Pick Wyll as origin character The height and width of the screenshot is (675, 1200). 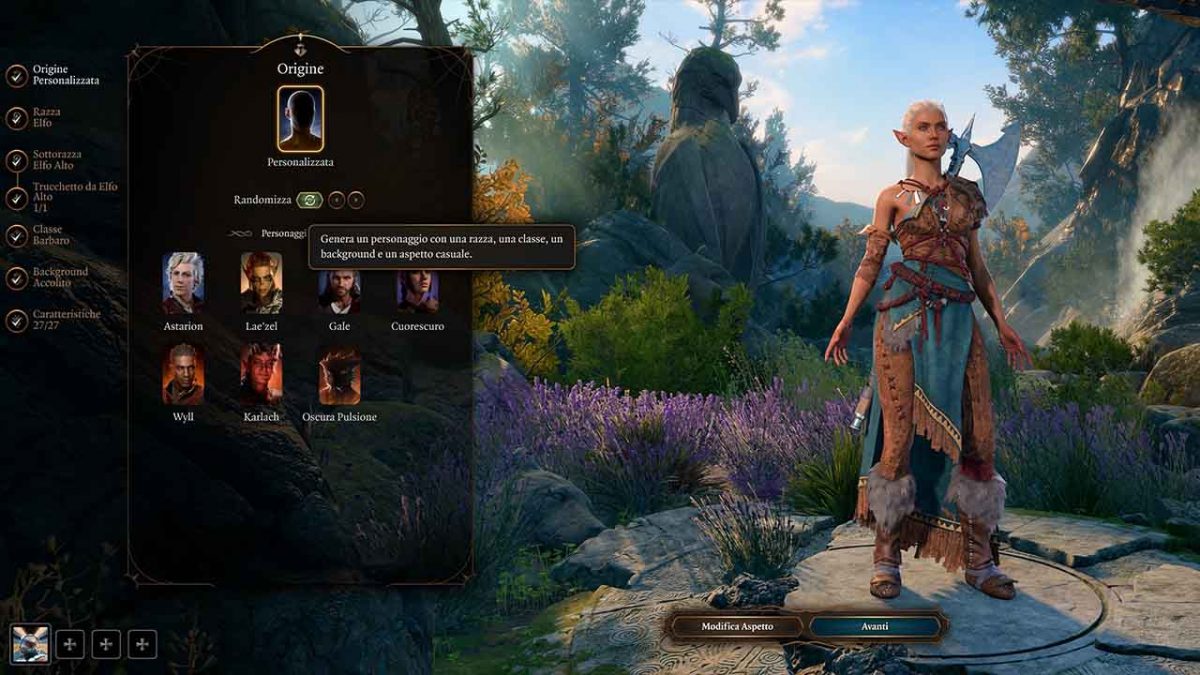coord(183,374)
